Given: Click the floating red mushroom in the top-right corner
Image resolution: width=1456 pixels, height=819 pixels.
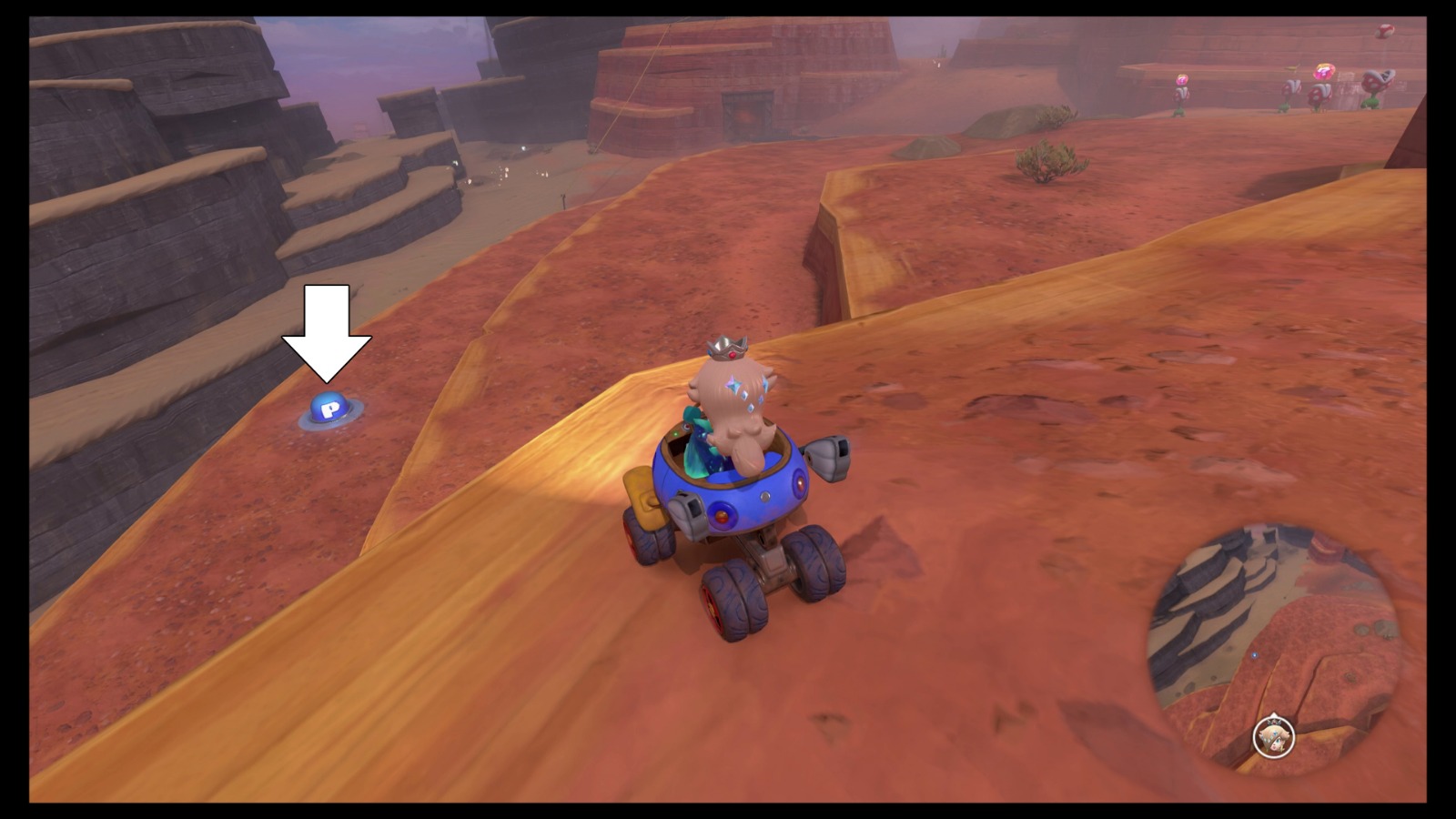Looking at the screenshot, I should pos(1383,33).
